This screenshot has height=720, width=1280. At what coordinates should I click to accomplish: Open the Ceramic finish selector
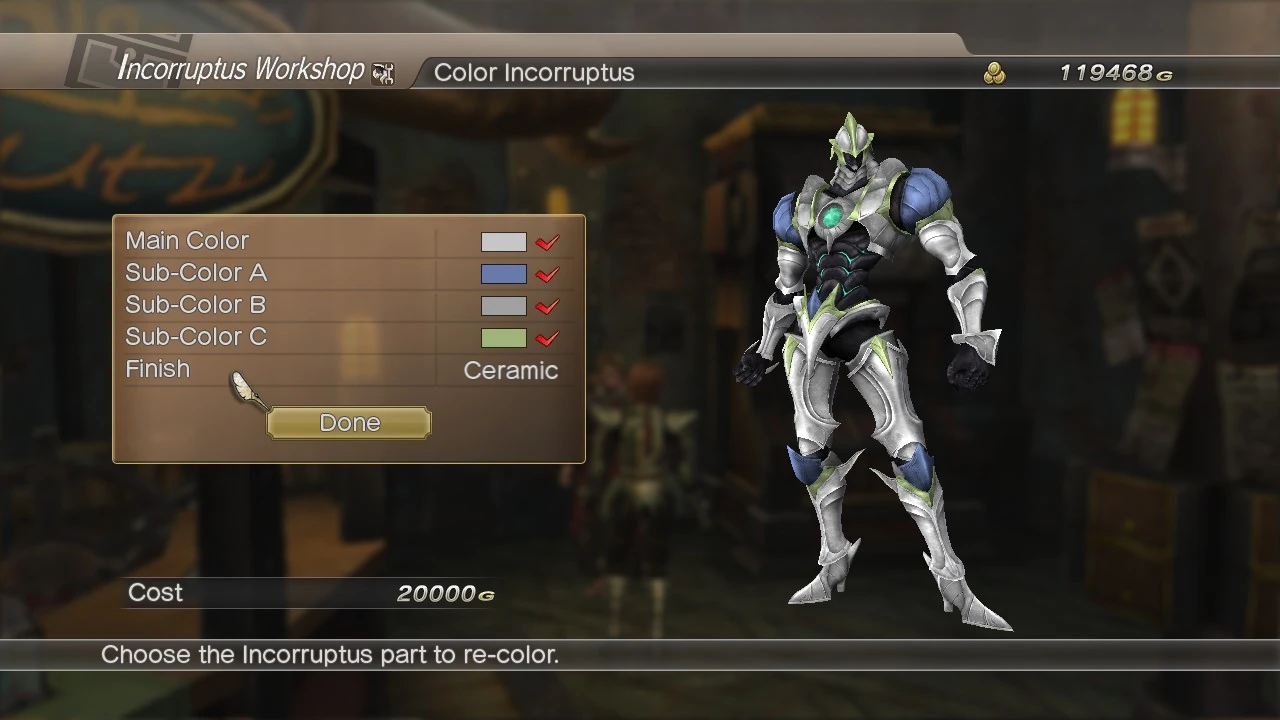(510, 370)
